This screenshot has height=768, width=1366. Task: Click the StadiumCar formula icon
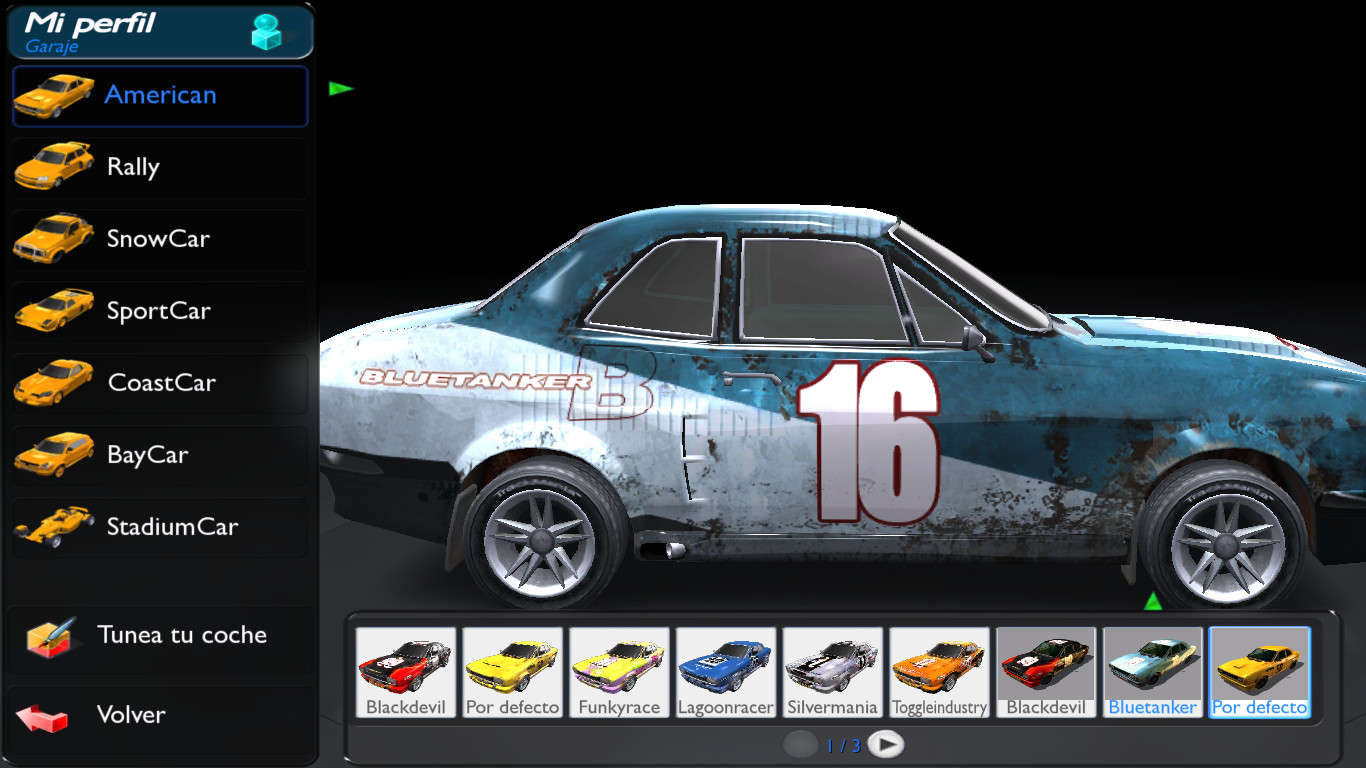[x=53, y=527]
